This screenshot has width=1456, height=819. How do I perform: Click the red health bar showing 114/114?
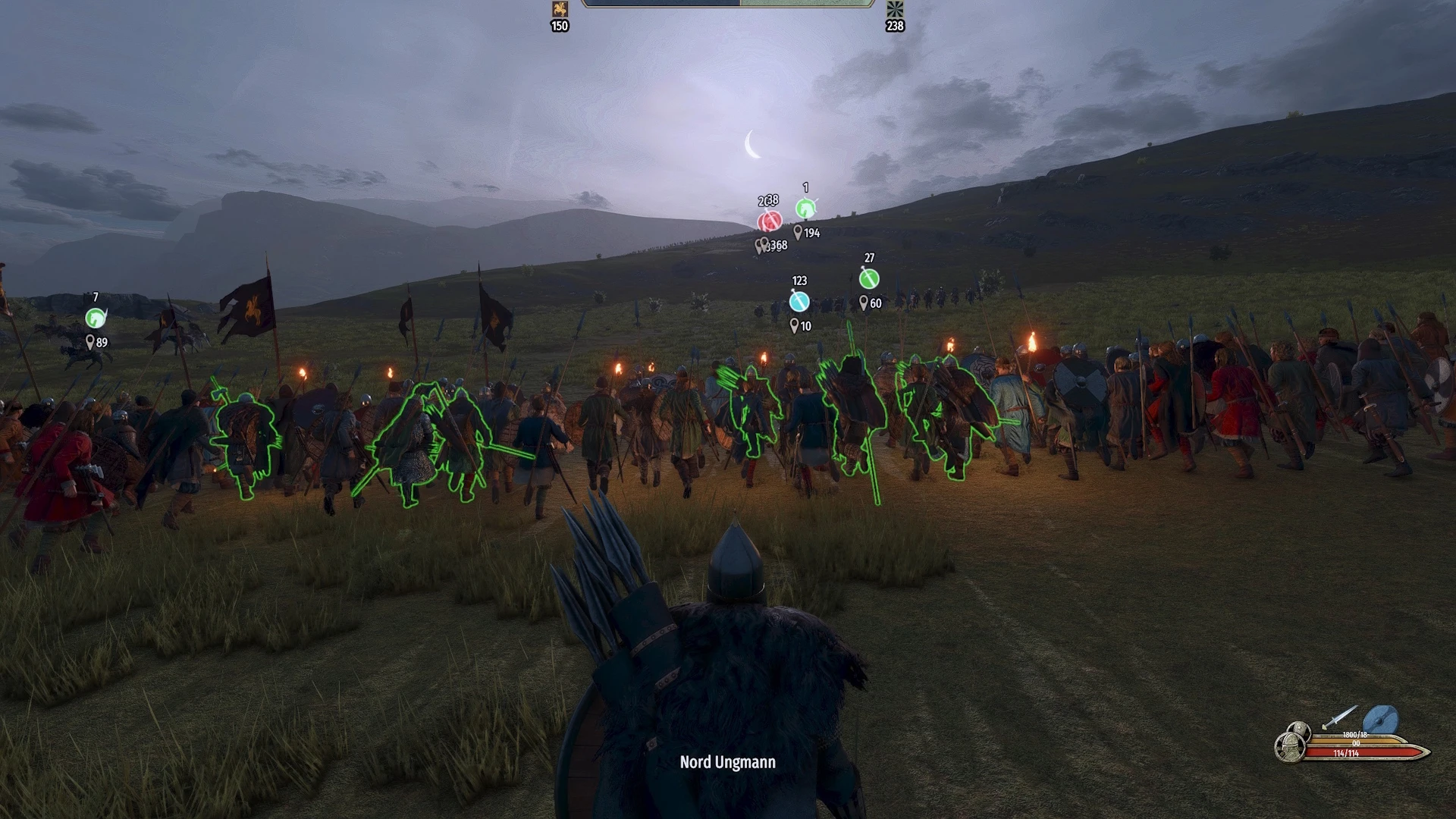tap(1348, 752)
